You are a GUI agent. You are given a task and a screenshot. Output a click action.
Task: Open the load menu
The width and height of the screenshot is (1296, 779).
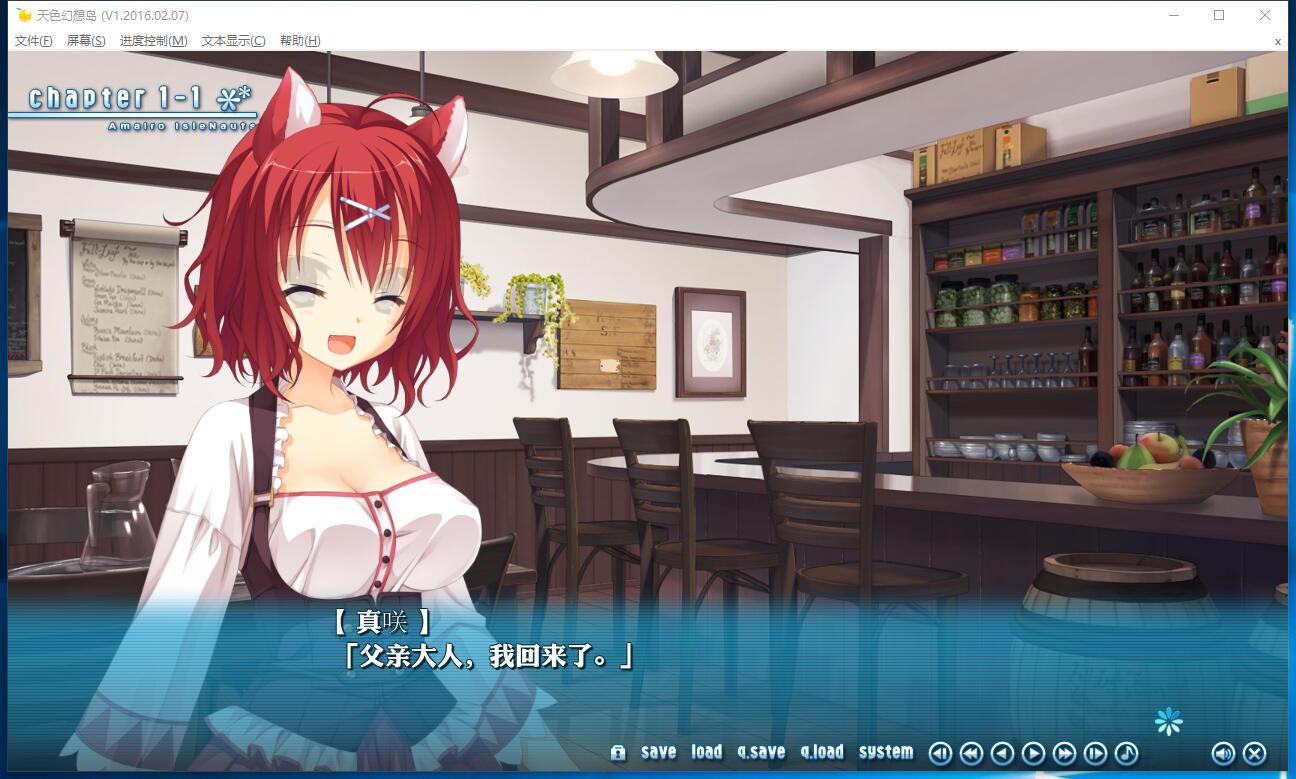click(x=706, y=752)
